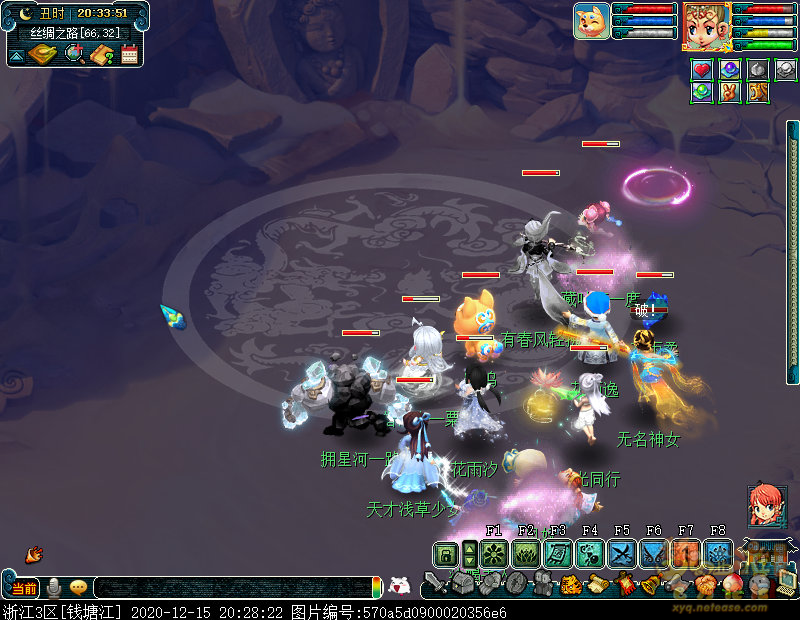
Task: Open the calendar activity schedule
Action: (129, 54)
